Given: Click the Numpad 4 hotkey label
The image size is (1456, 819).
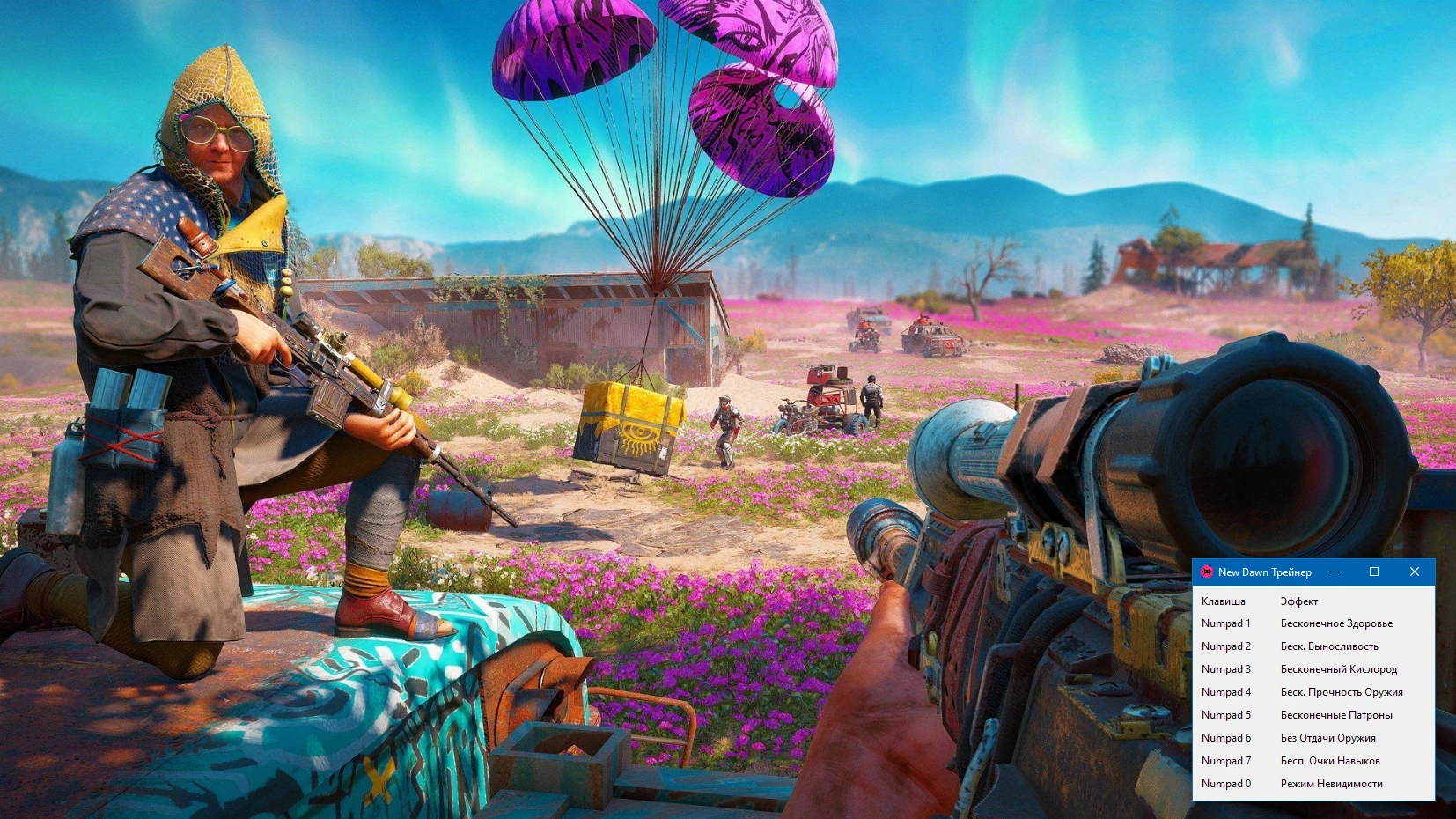Looking at the screenshot, I should (1225, 691).
